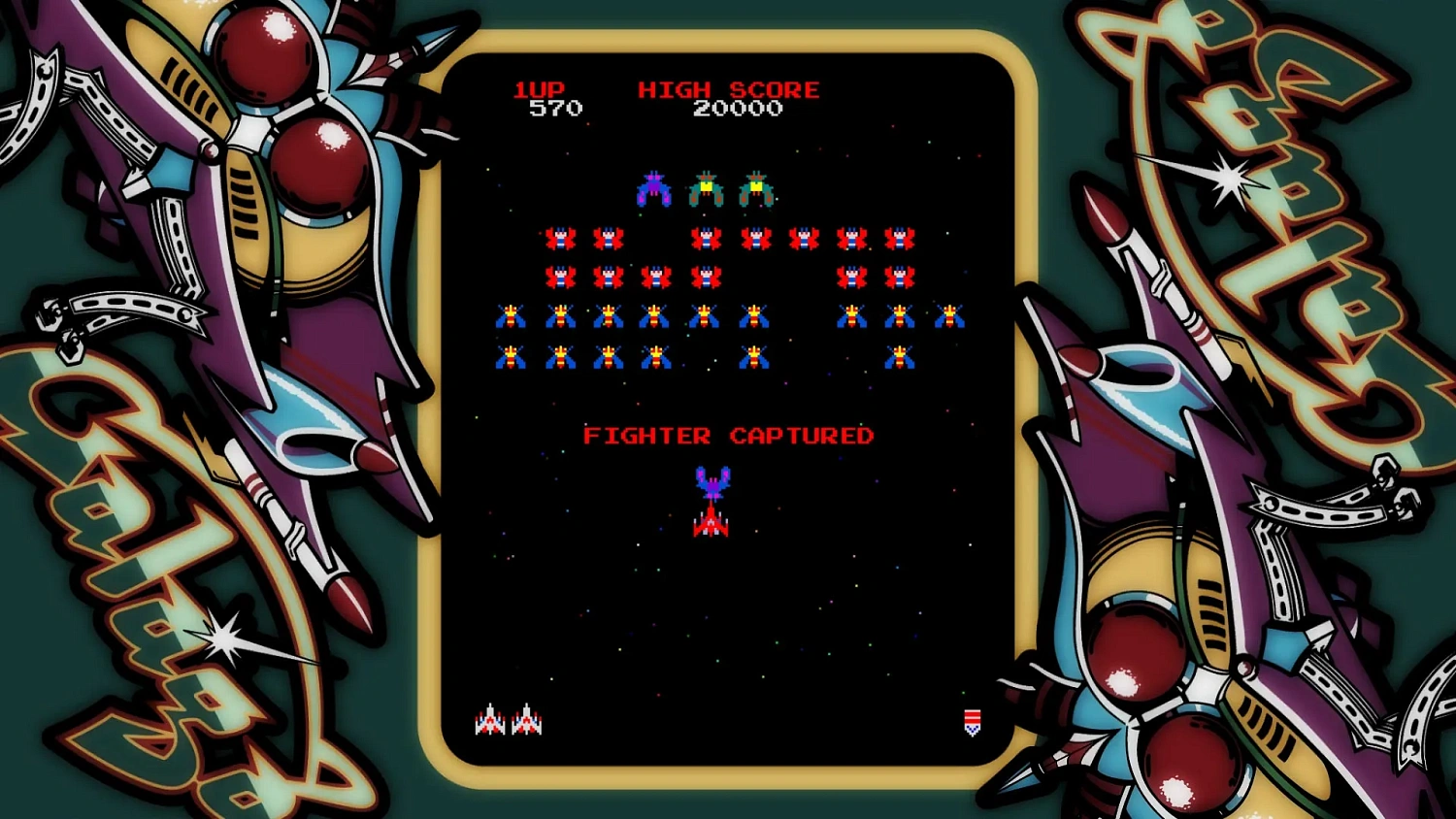Viewport: 1456px width, 819px height.
Task: Click the stage badge flag at the bottom right
Action: (x=972, y=722)
